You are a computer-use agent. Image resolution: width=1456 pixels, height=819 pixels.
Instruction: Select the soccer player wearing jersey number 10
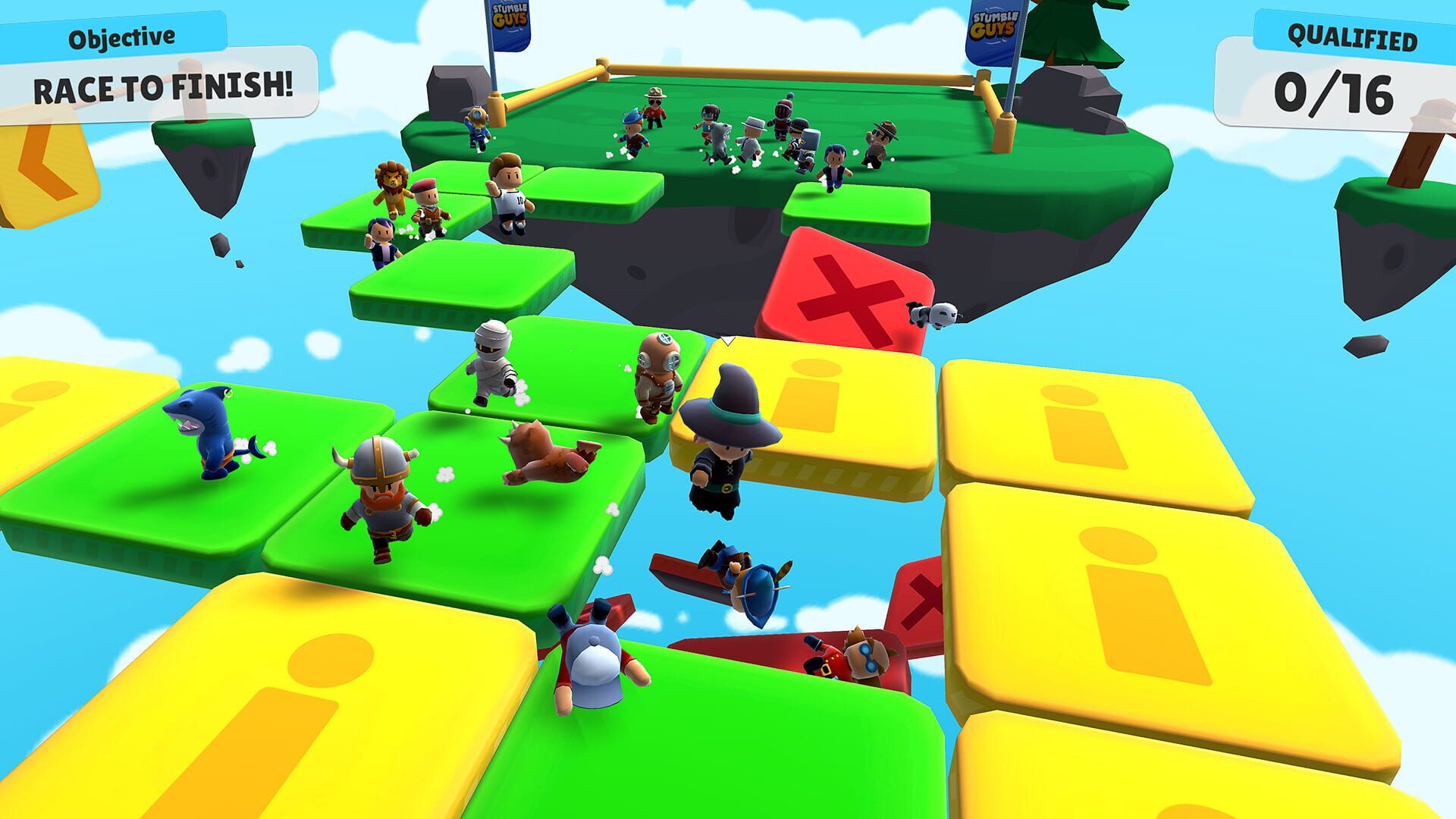pos(512,190)
